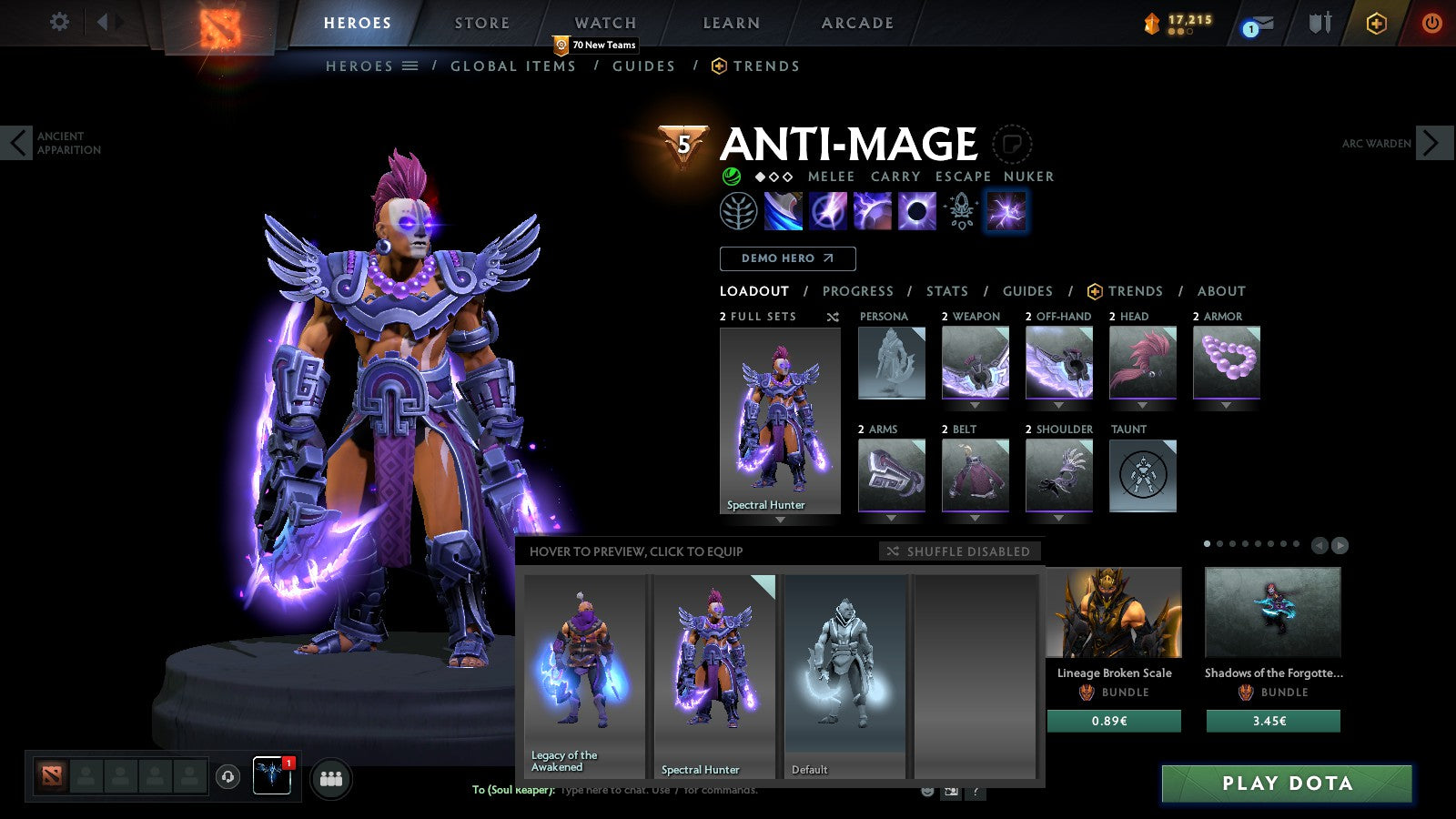1456x819 pixels.
Task: Equip the Legacy of the Awakened set
Action: 585,675
